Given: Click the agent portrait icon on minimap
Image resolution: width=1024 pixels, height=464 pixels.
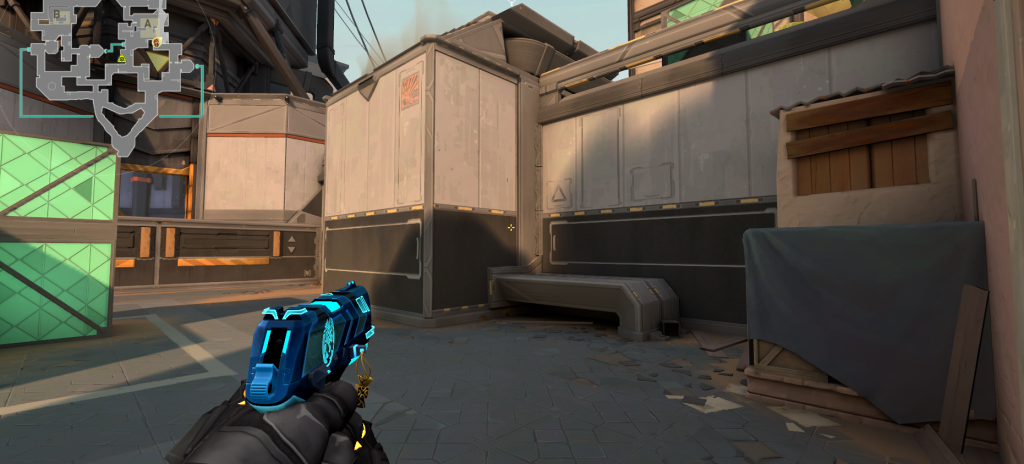Looking at the screenshot, I should pyautogui.click(x=157, y=42).
